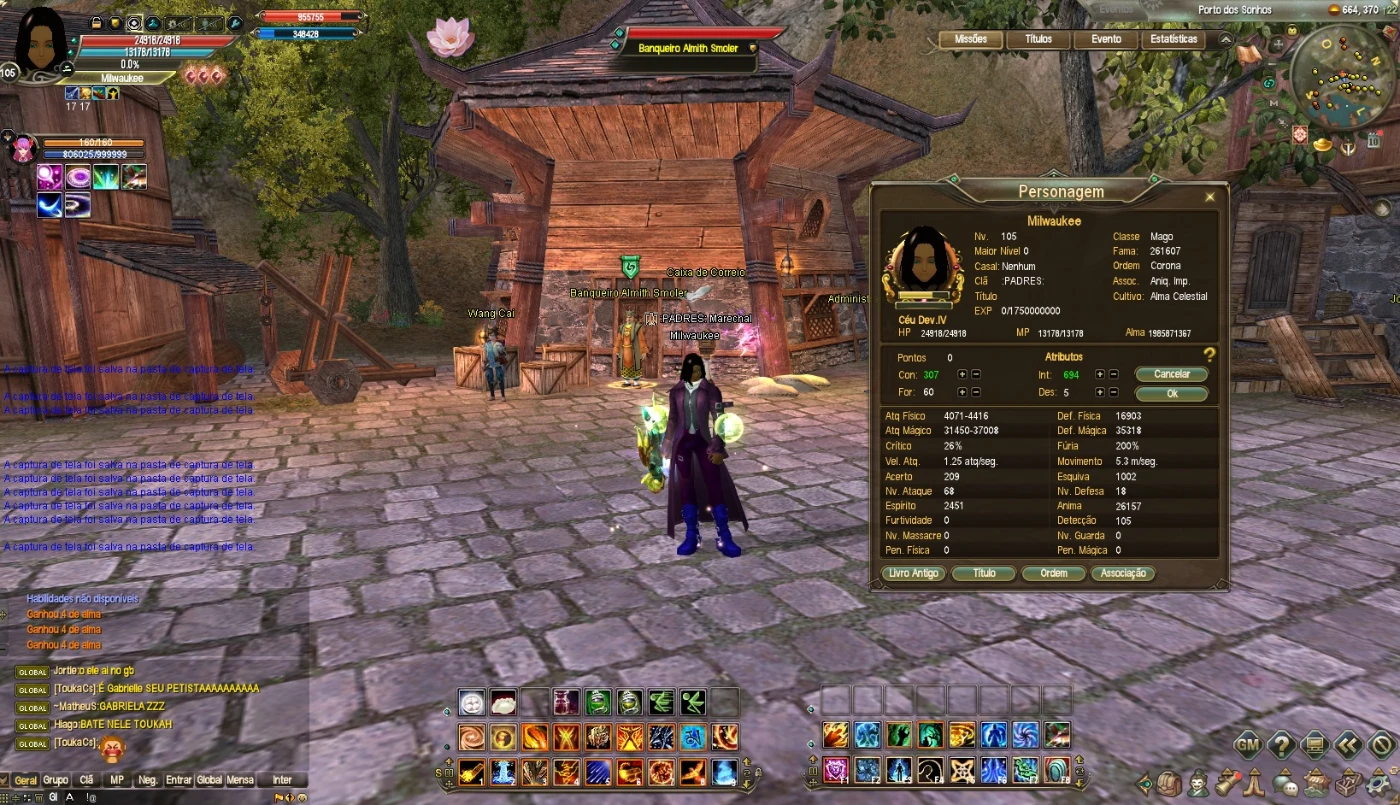Switch to the Títulos tab
Screen dimensions: 1400x805
coord(1038,40)
